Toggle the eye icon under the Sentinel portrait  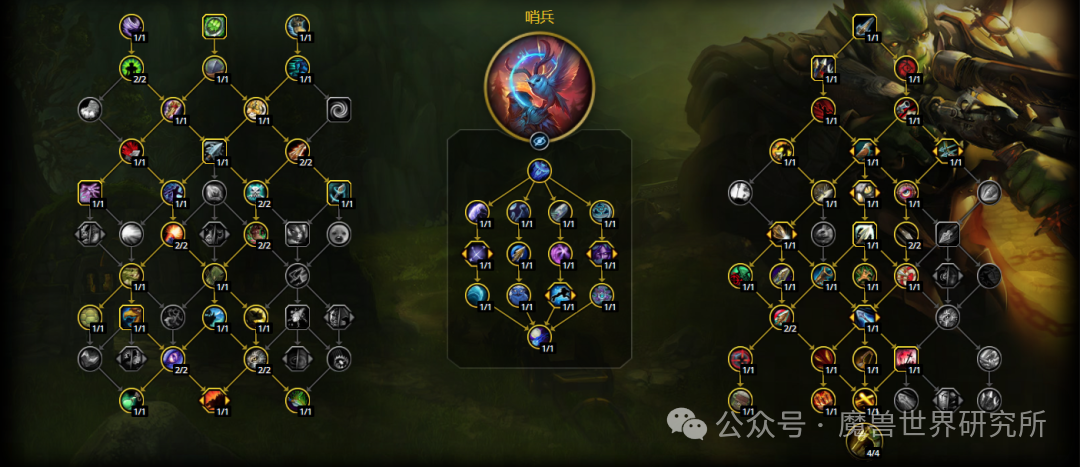(539, 140)
